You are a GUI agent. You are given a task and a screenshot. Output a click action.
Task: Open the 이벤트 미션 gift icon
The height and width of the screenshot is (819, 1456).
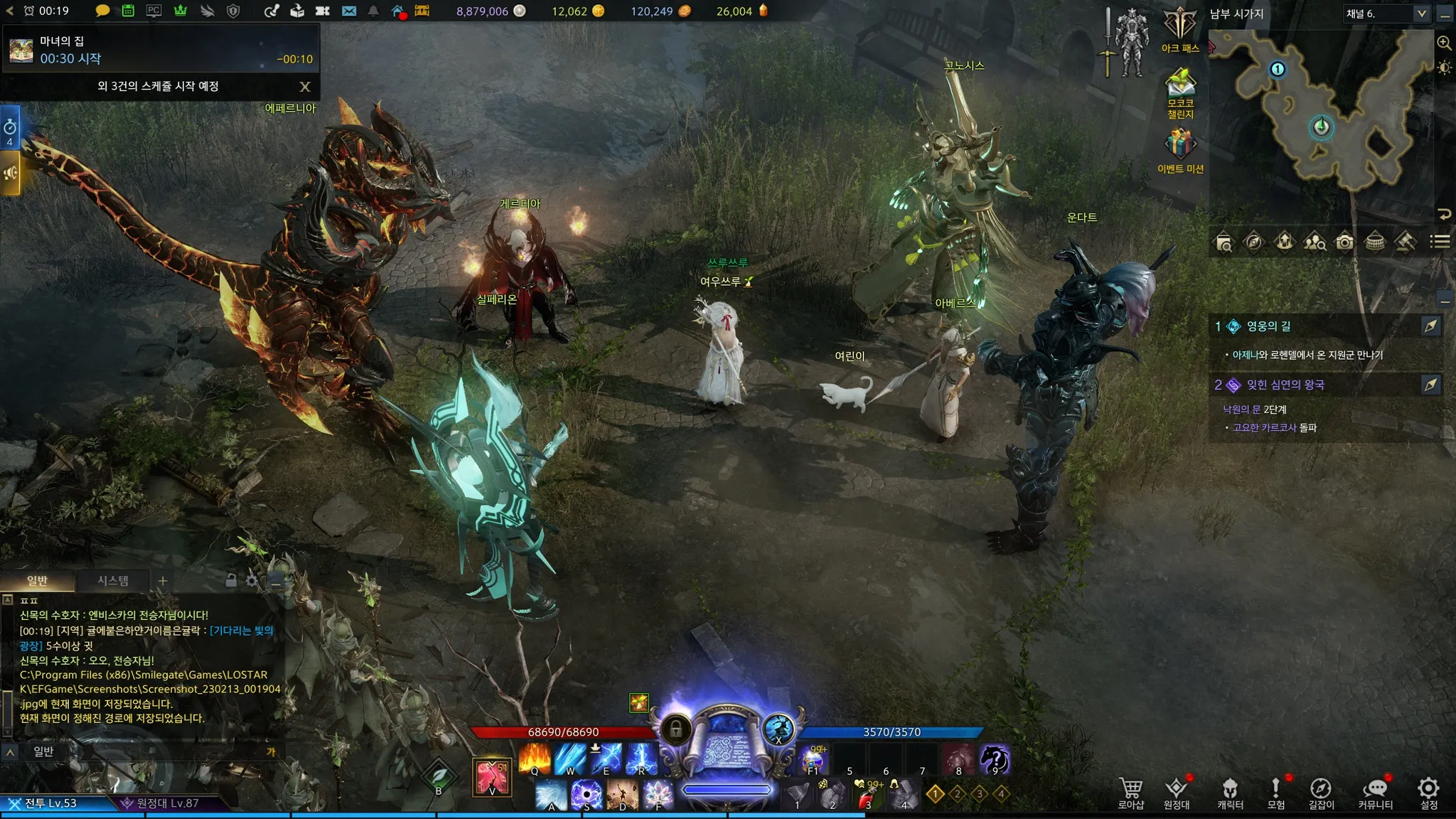pyautogui.click(x=1180, y=149)
